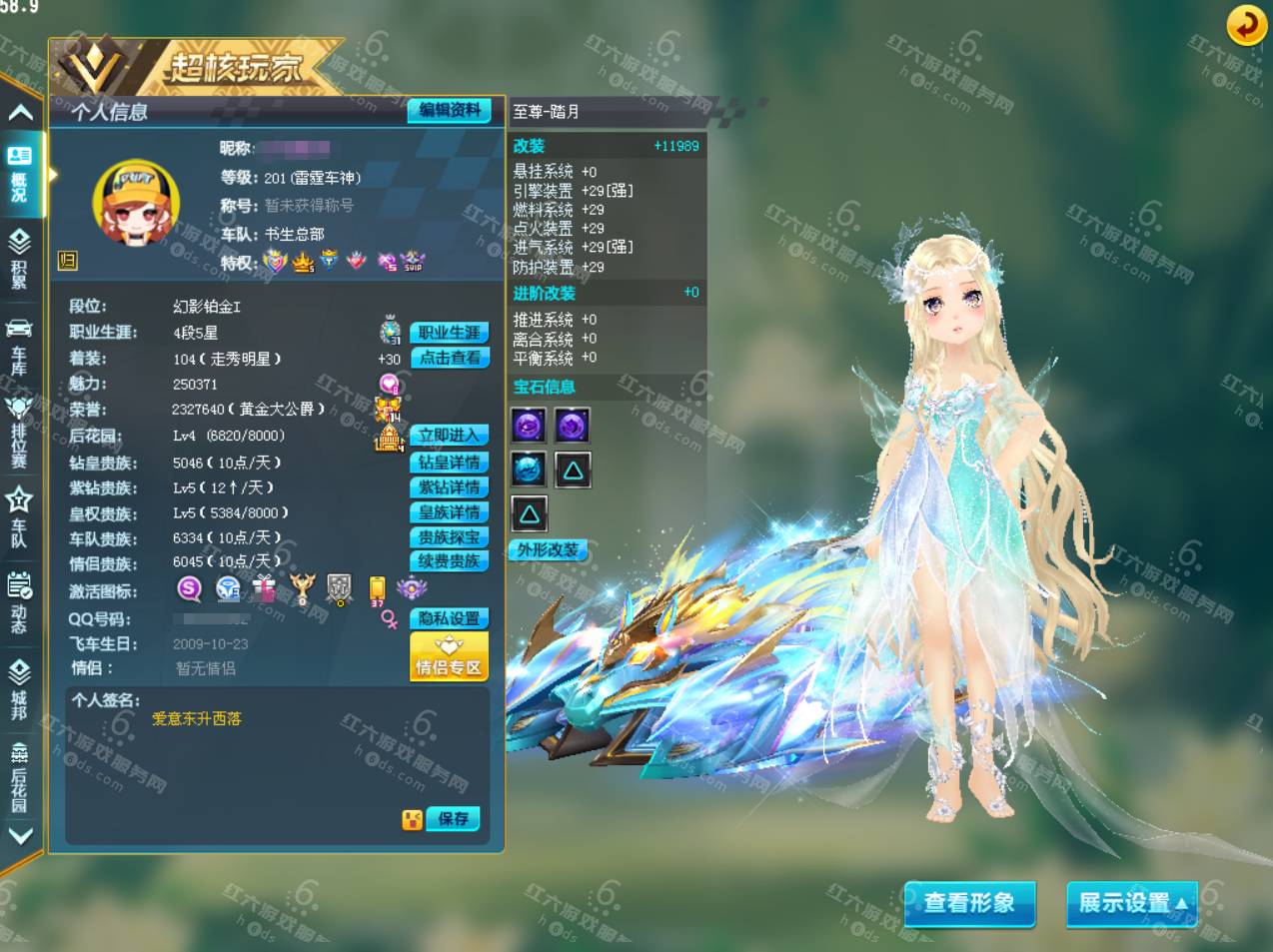View 皇族详情 details
The height and width of the screenshot is (952, 1273).
449,512
